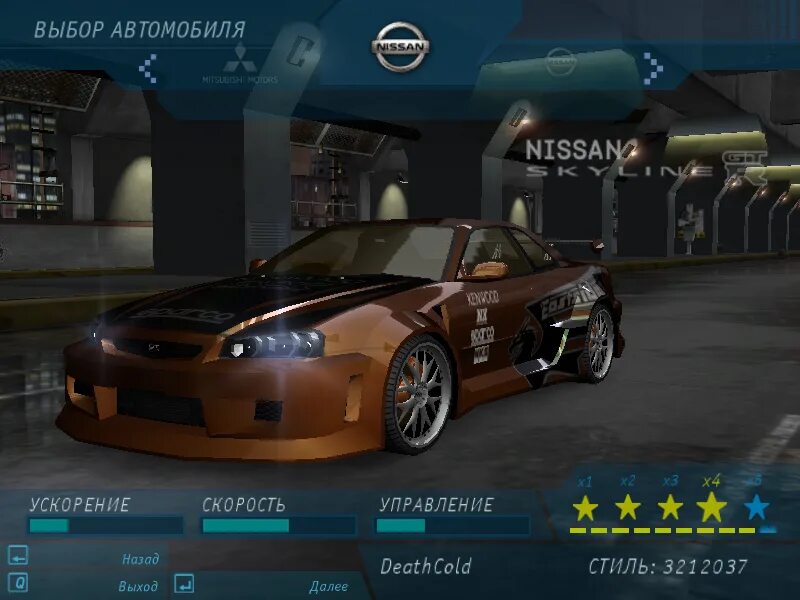Select the central Nissan brand logo
The image size is (800, 600).
click(x=401, y=47)
